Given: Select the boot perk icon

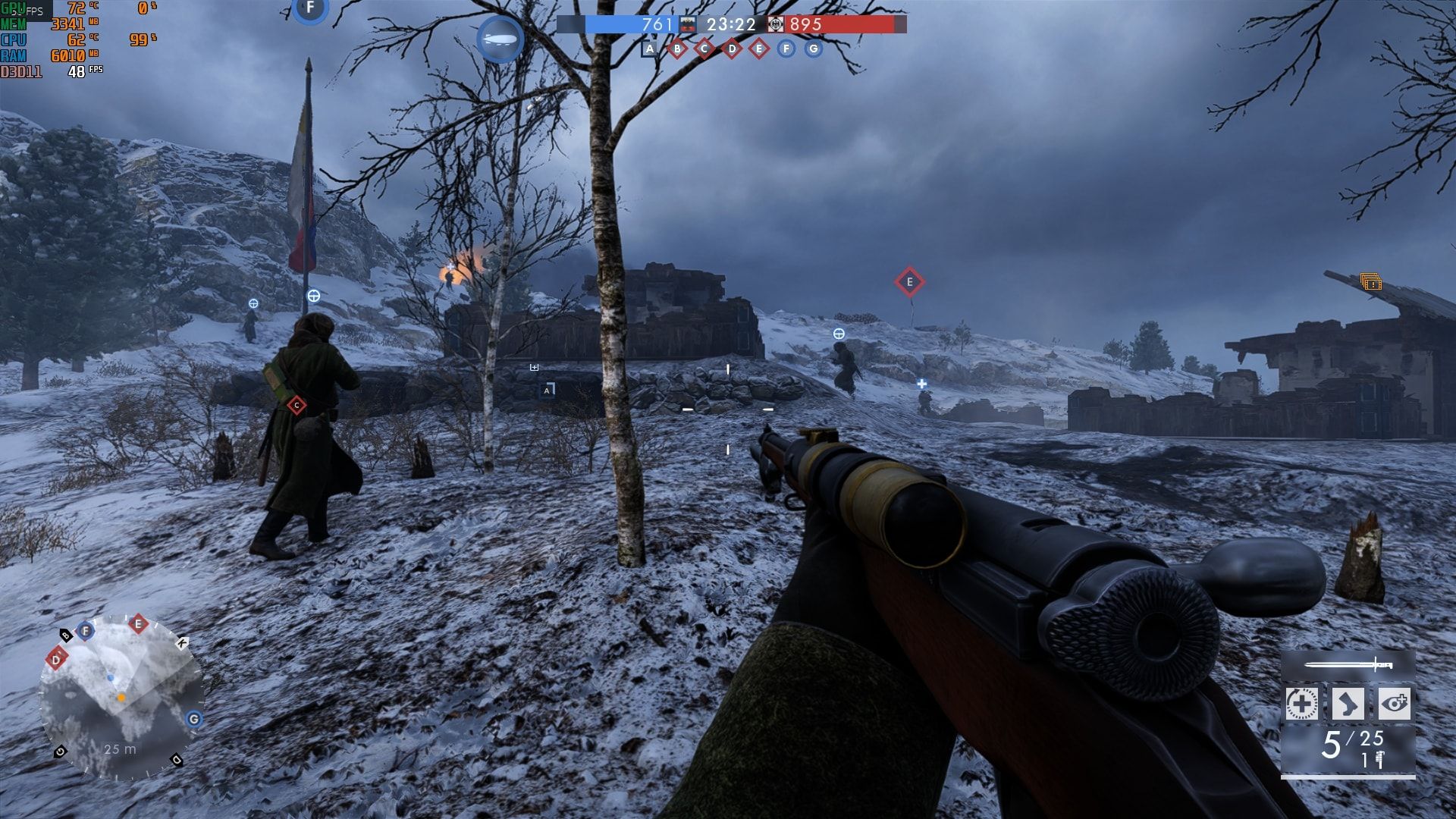Looking at the screenshot, I should click(x=1348, y=704).
